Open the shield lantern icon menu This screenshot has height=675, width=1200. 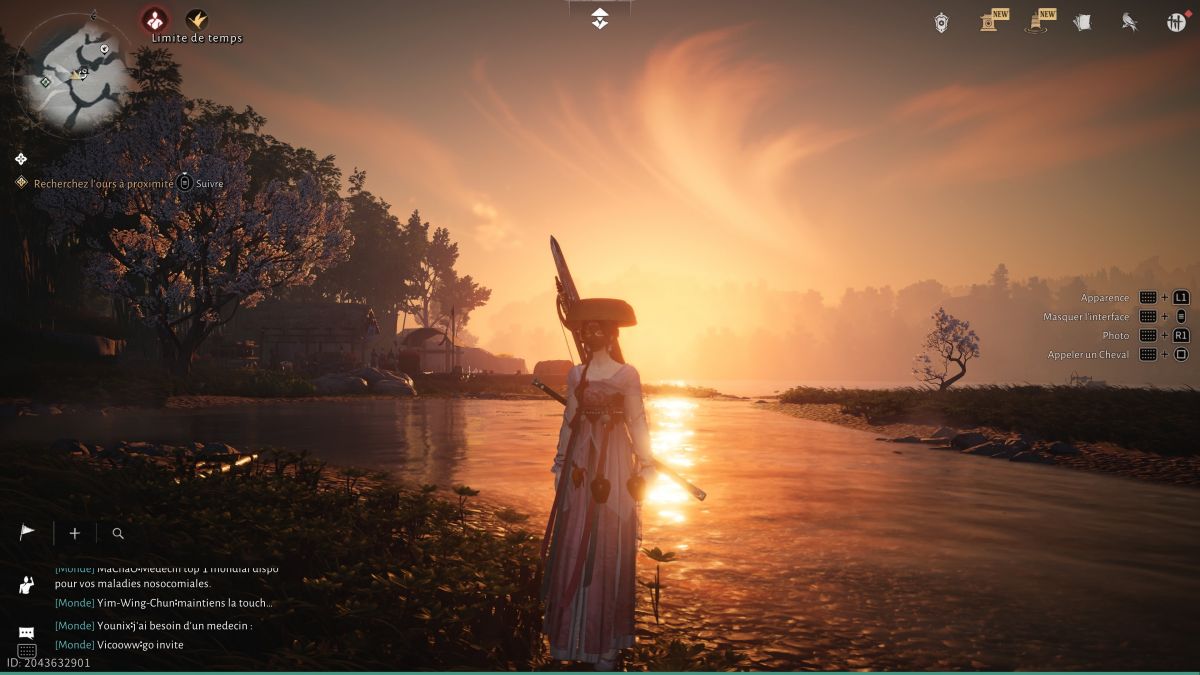click(x=941, y=22)
